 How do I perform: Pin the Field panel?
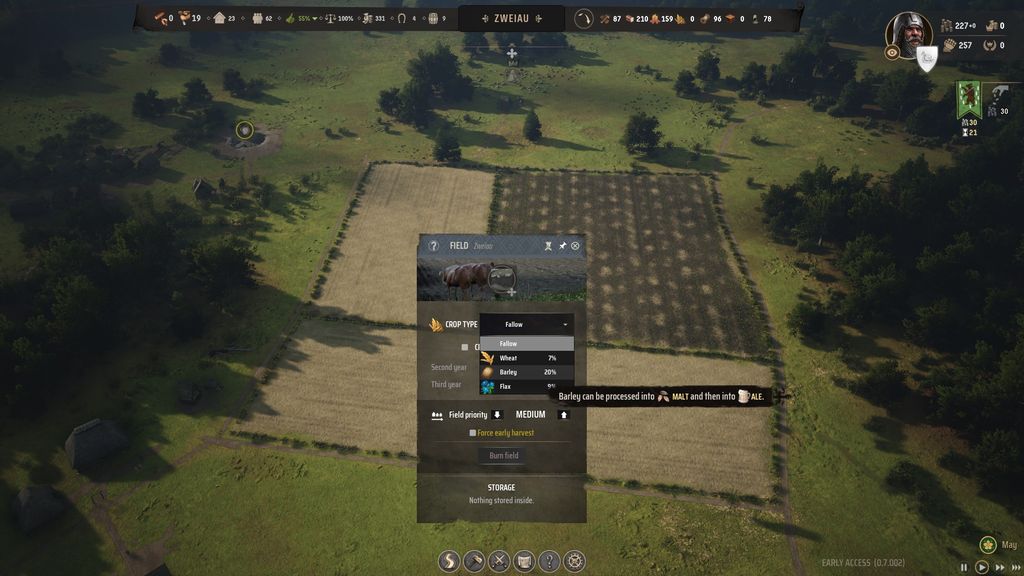pyautogui.click(x=562, y=246)
